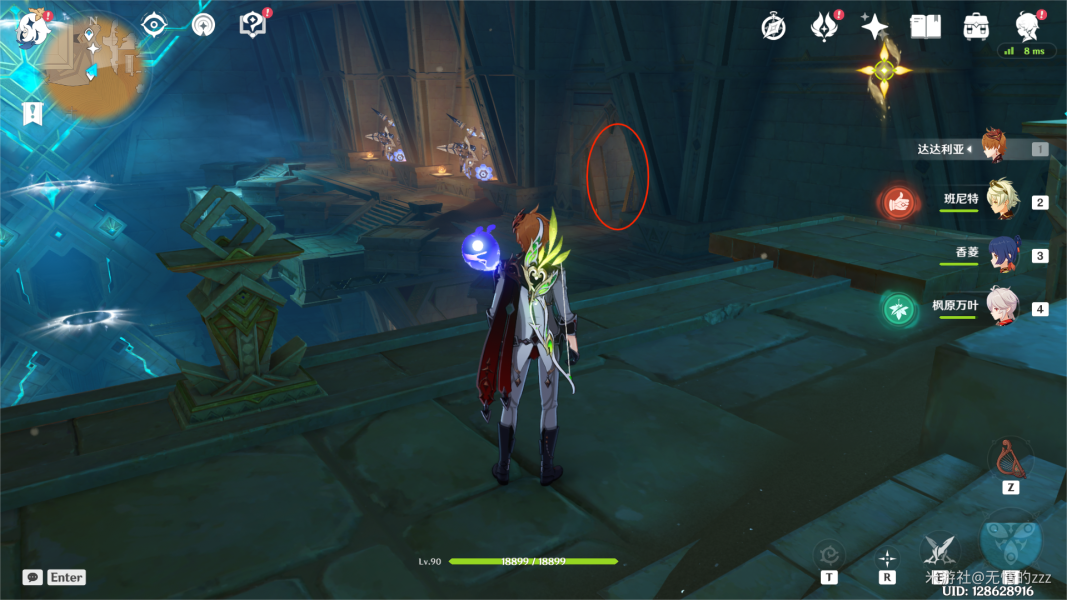Trigger 枫原万叶's green elemental burst icon
Image resolution: width=1067 pixels, height=600 pixels.
tap(899, 309)
